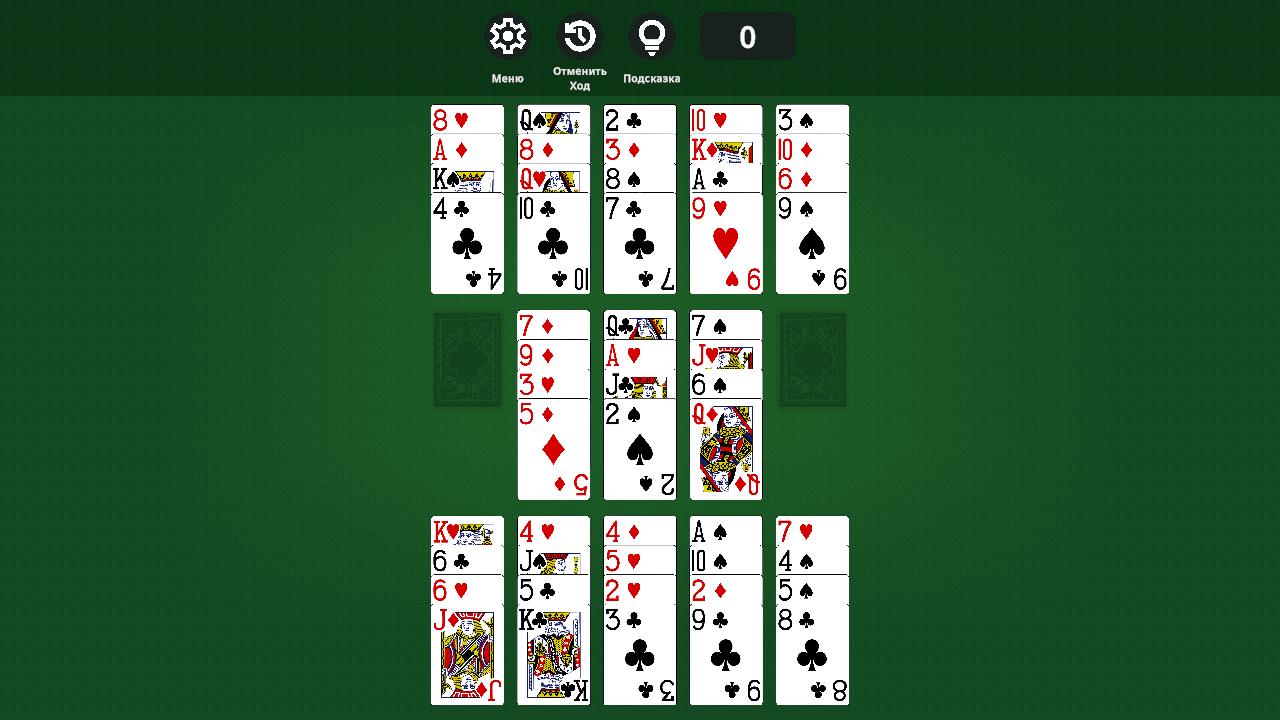1280x720 pixels.
Task: Open the Меню settings gear
Action: [507, 35]
